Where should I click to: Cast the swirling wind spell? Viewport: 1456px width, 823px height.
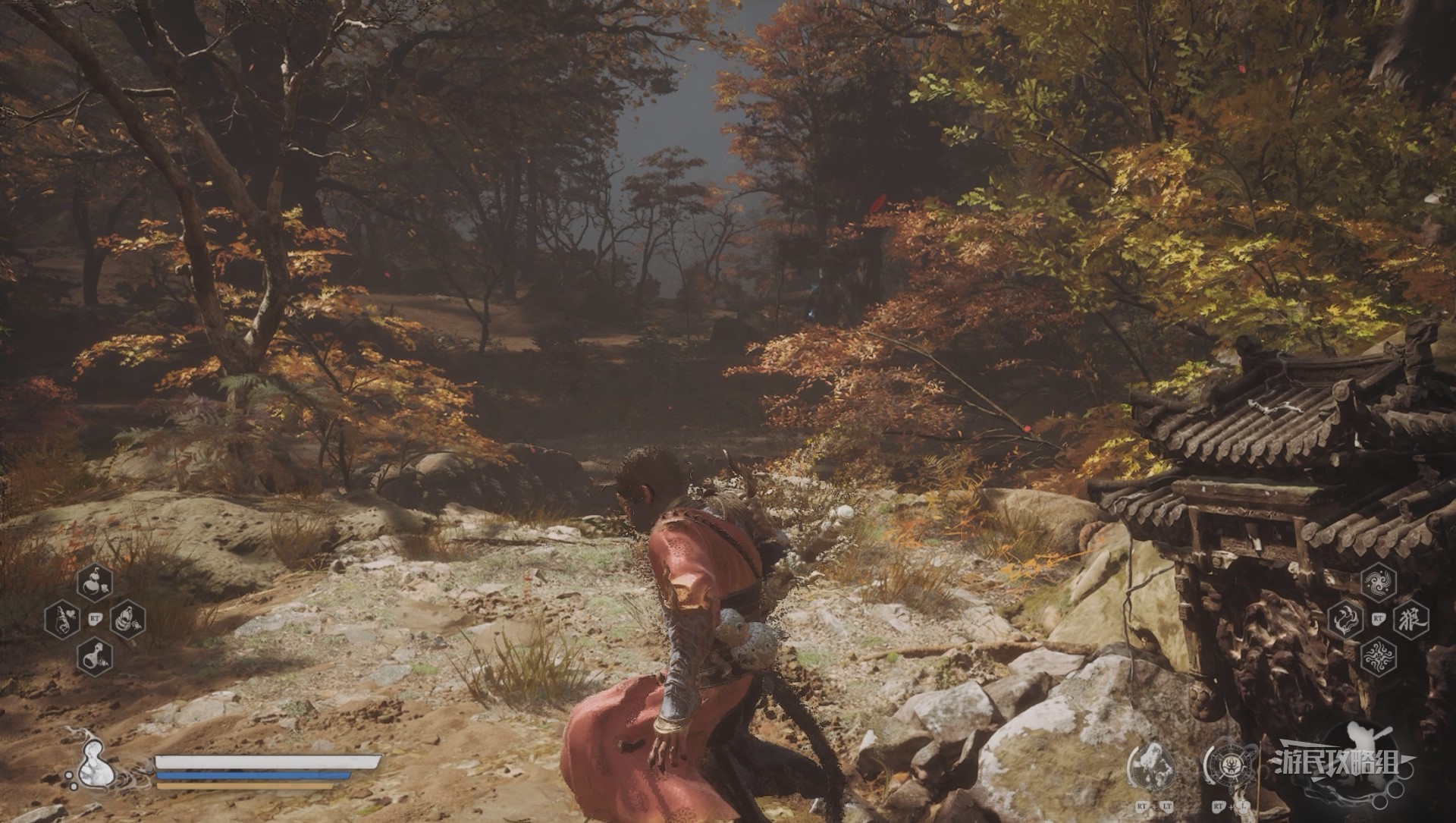[x=1378, y=583]
